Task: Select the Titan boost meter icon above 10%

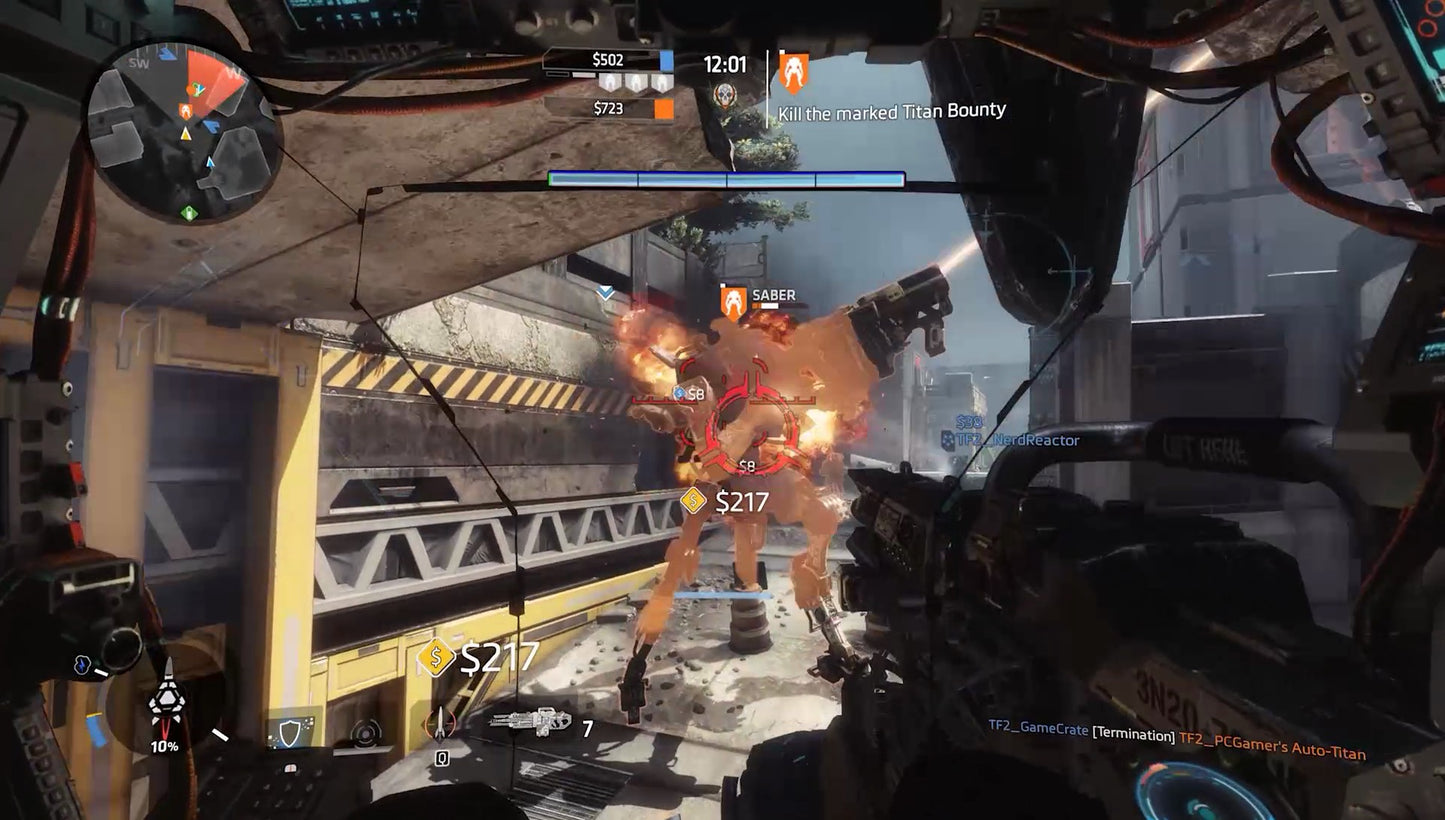Action: pos(168,698)
